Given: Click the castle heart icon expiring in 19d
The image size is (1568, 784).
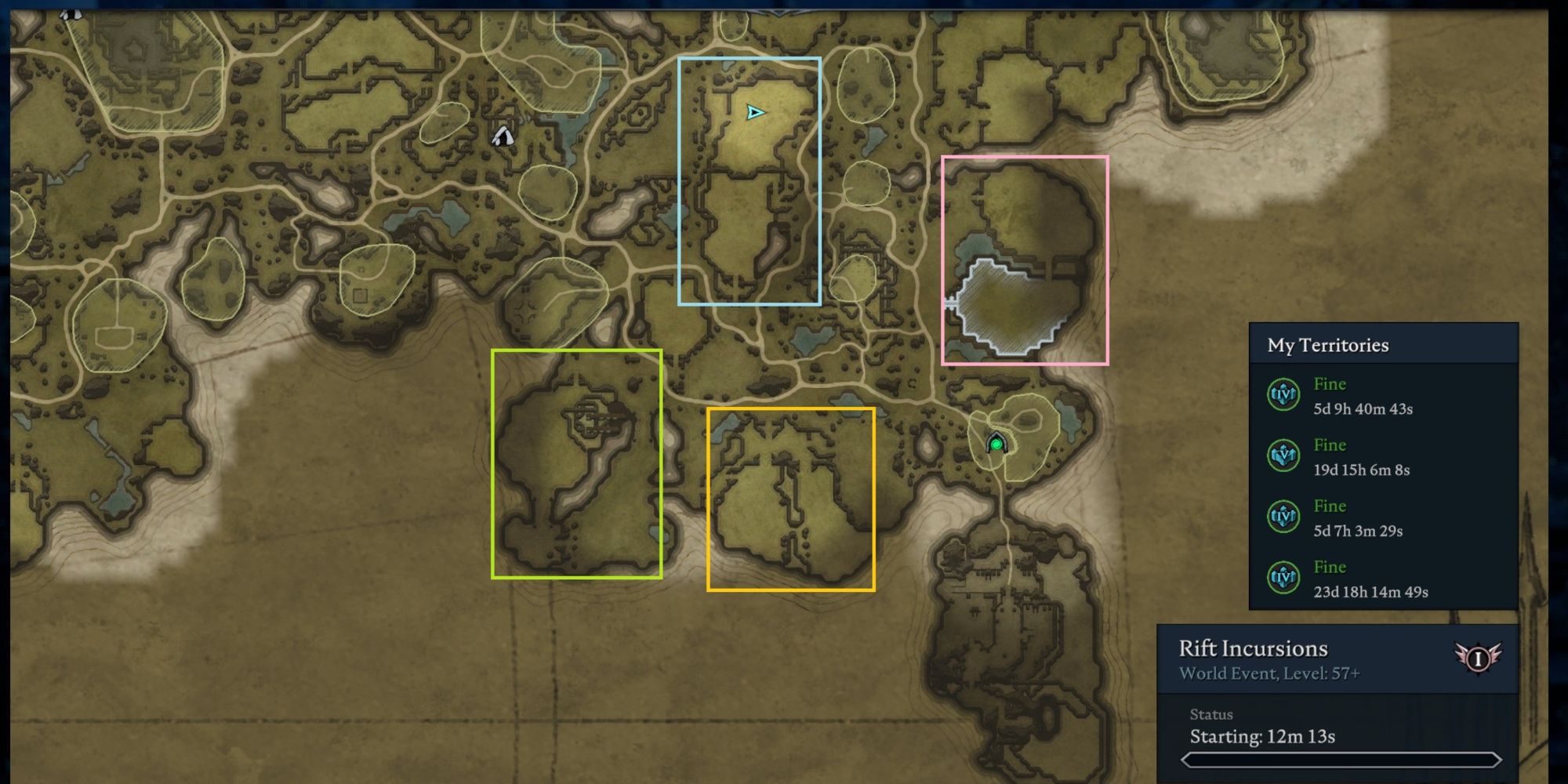Looking at the screenshot, I should pos(1284,456).
